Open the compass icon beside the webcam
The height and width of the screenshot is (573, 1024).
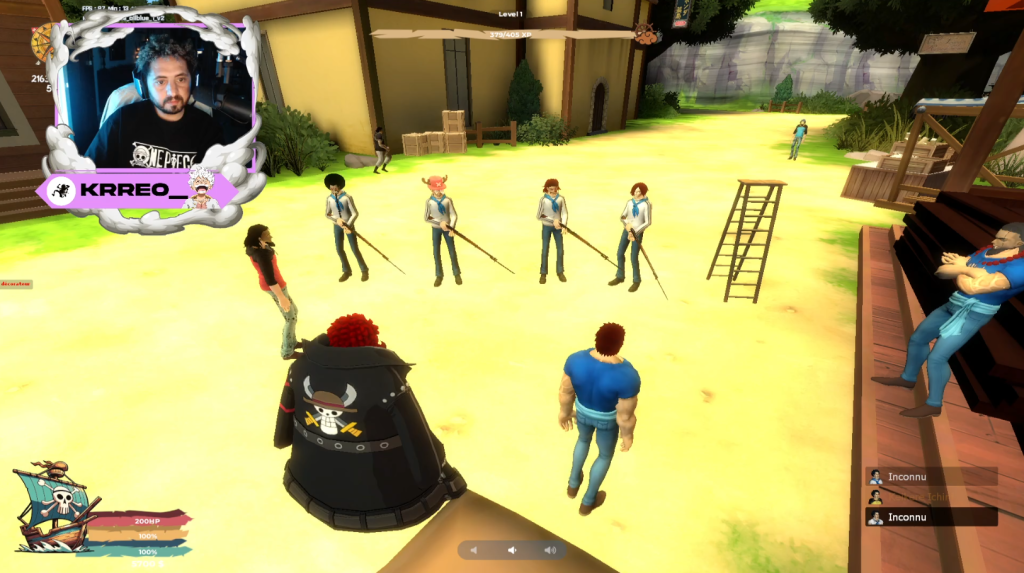pyautogui.click(x=43, y=43)
